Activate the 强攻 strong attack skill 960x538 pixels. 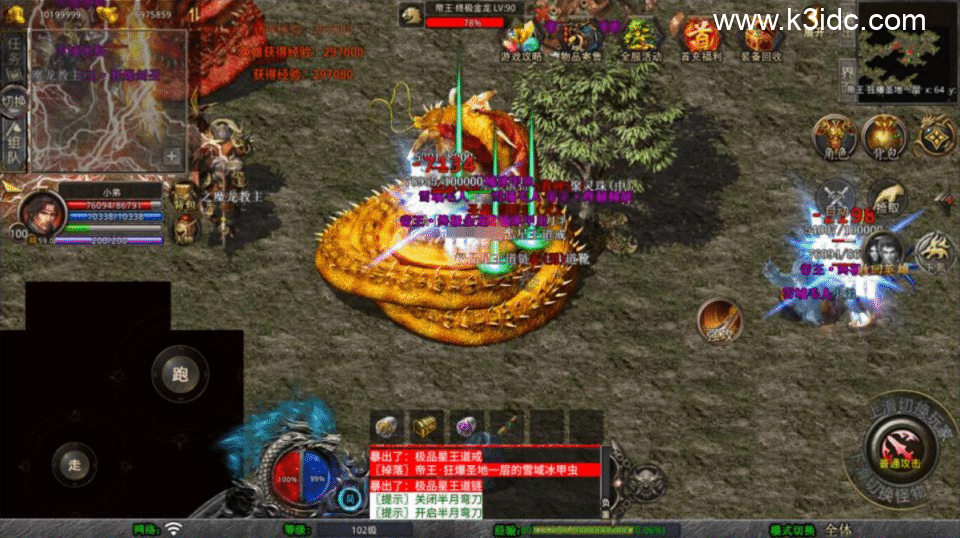[x=720, y=321]
